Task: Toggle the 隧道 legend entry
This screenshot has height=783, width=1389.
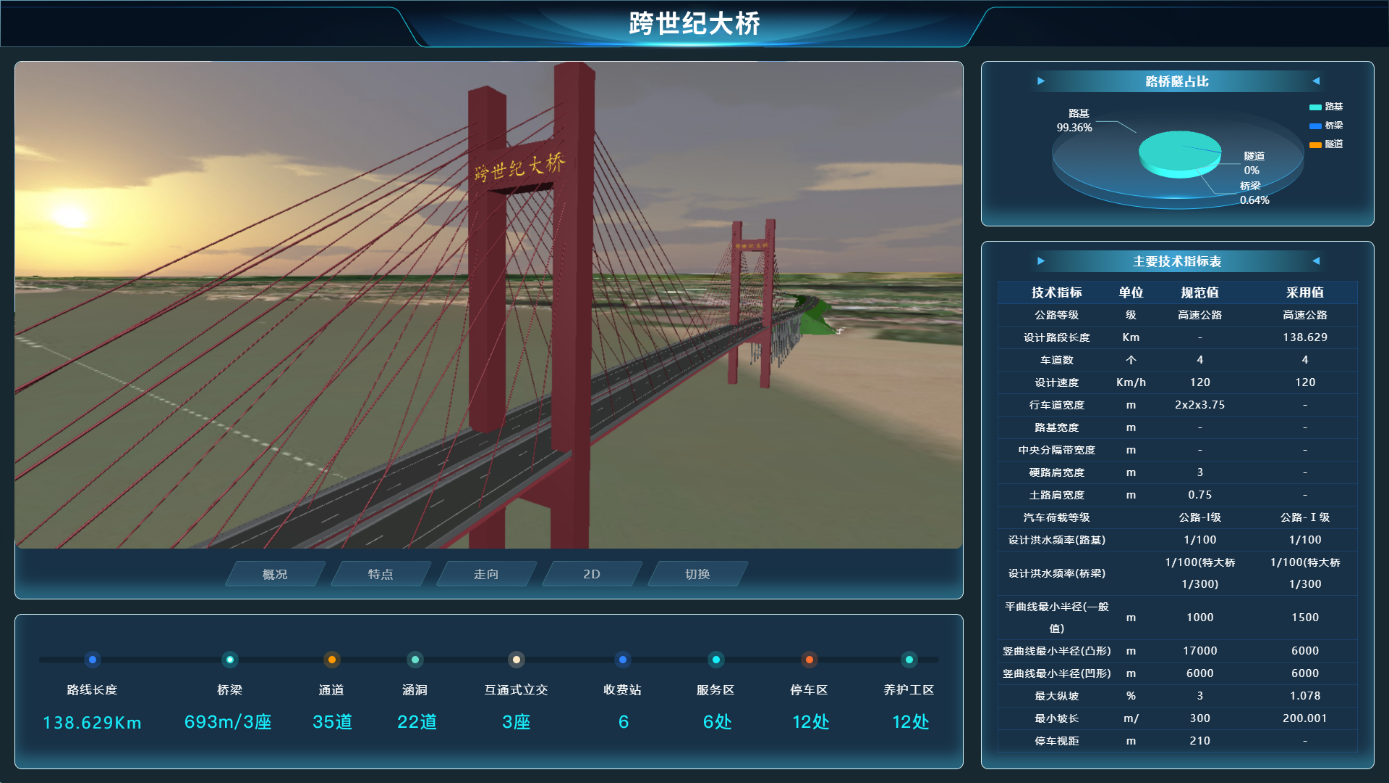Action: point(1326,145)
